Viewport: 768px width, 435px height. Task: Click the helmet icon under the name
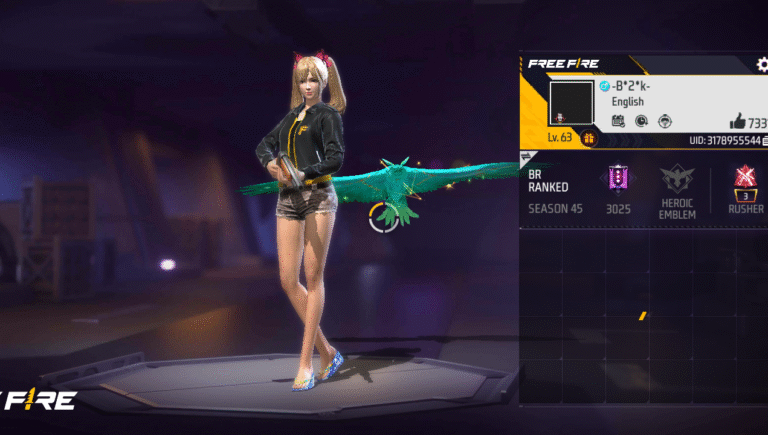664,121
